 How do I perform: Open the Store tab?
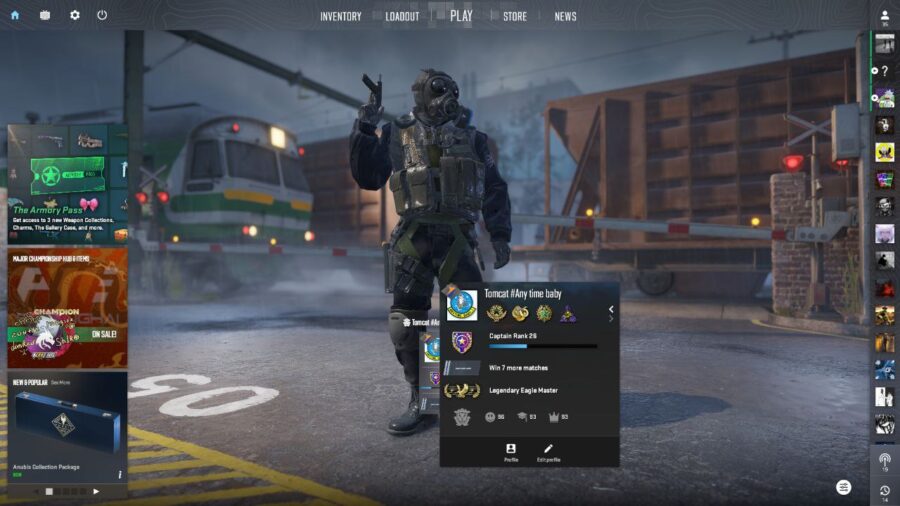coord(515,16)
